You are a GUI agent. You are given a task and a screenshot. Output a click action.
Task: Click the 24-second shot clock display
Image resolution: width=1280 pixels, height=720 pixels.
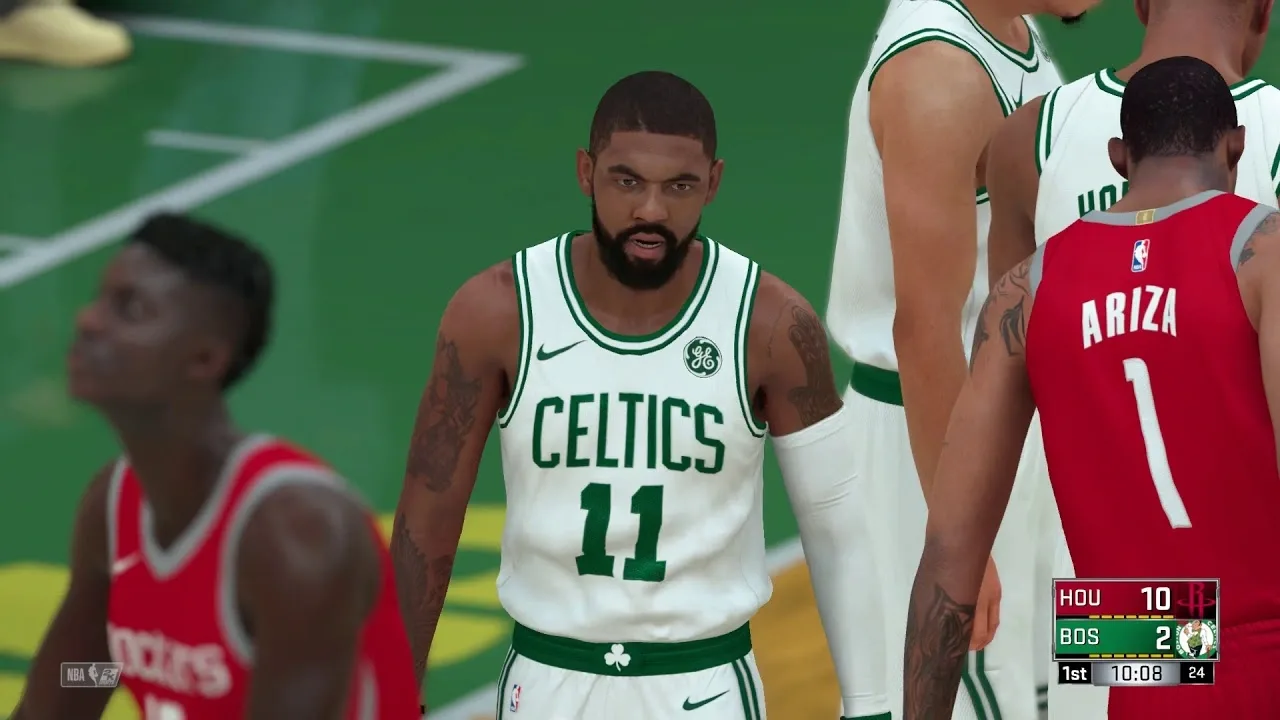(x=1195, y=672)
